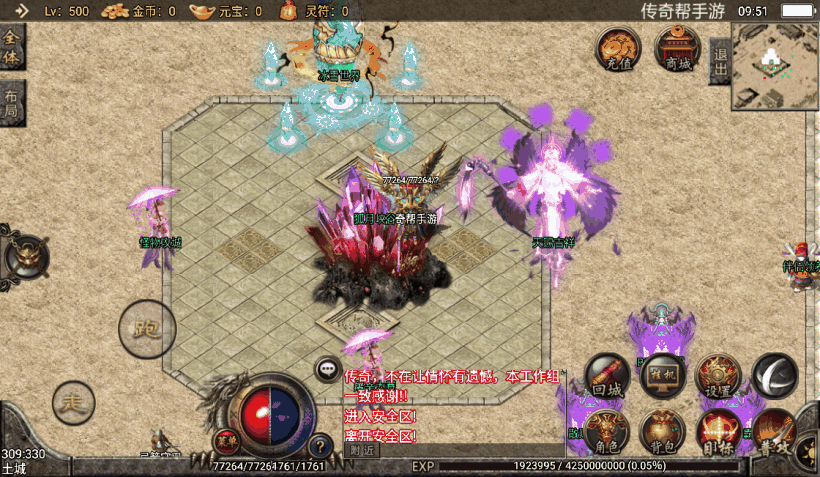This screenshot has height=477, width=820.
Task: Toggle the 走 walk button
Action: pos(73,402)
